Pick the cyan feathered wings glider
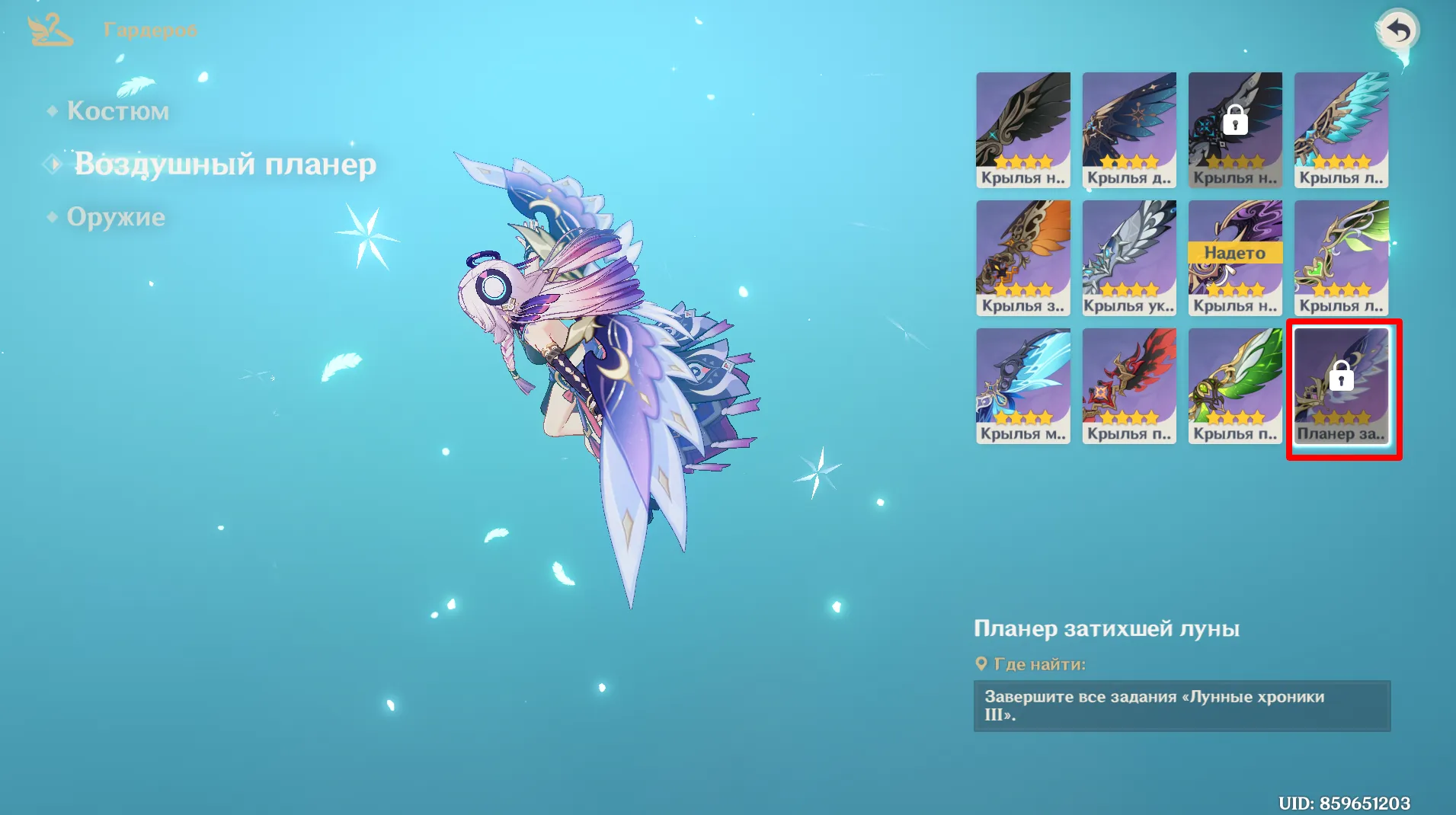Viewport: 1456px width, 815px height. [1341, 129]
